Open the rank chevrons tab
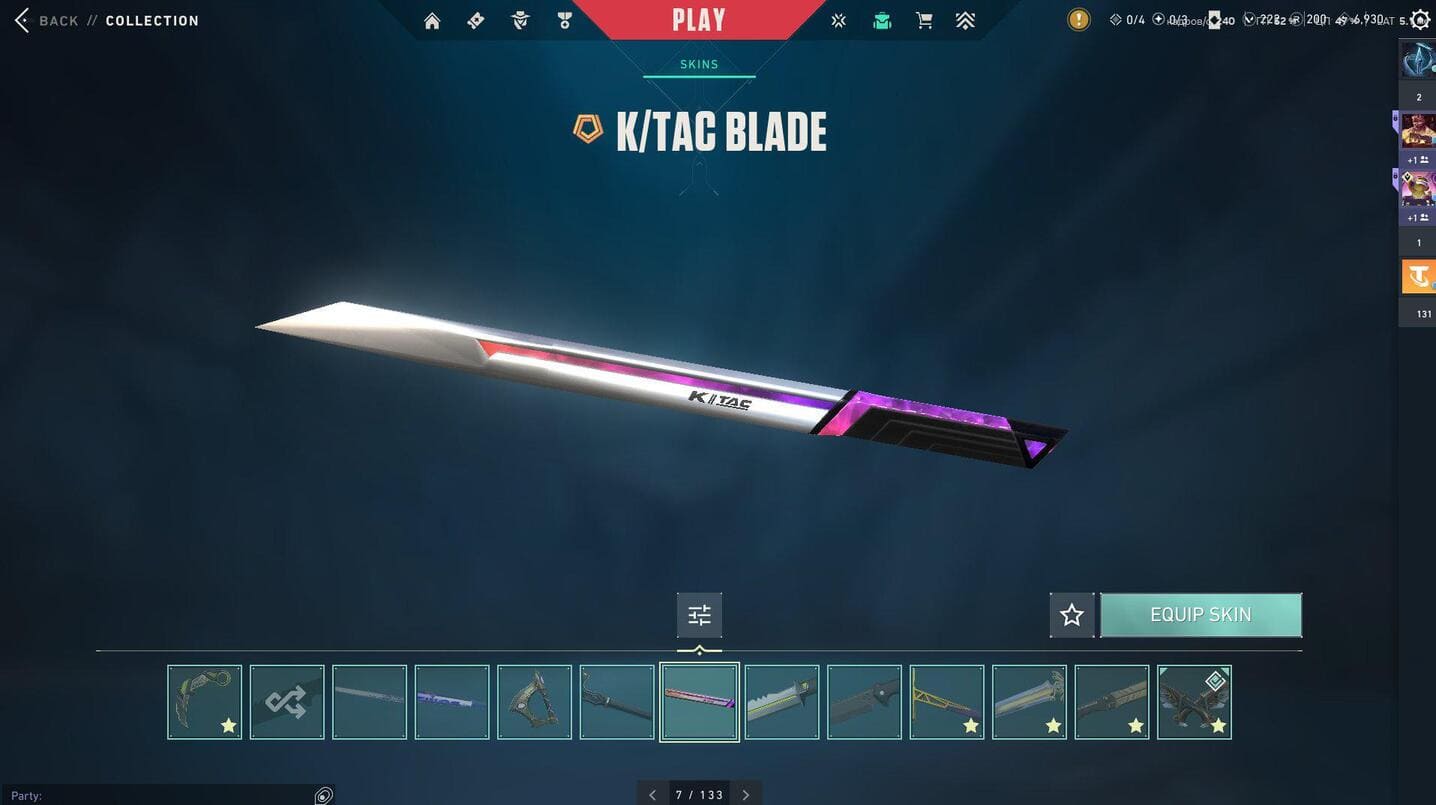This screenshot has width=1436, height=805. click(965, 21)
